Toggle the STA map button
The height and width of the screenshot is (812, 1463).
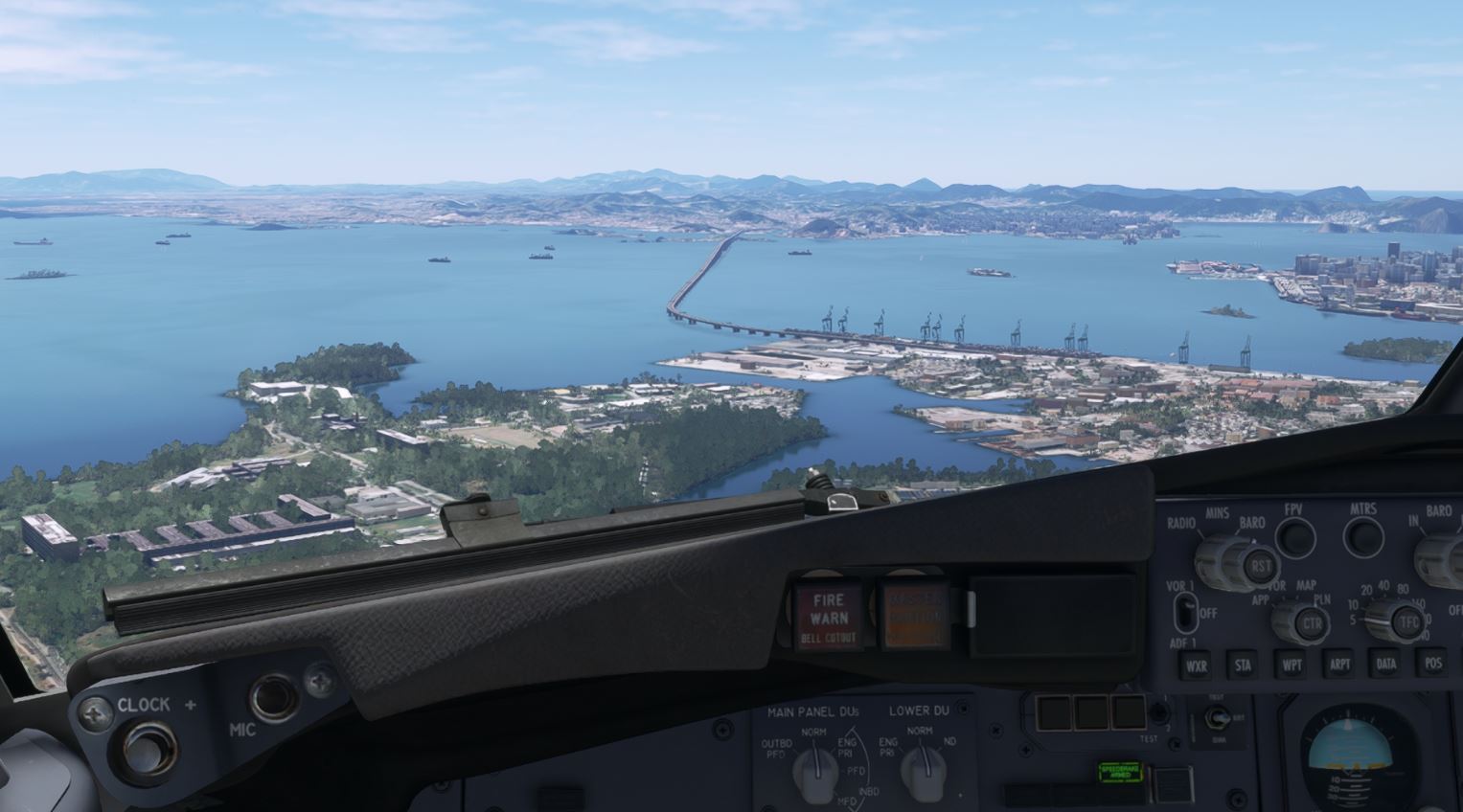pyautogui.click(x=1243, y=665)
